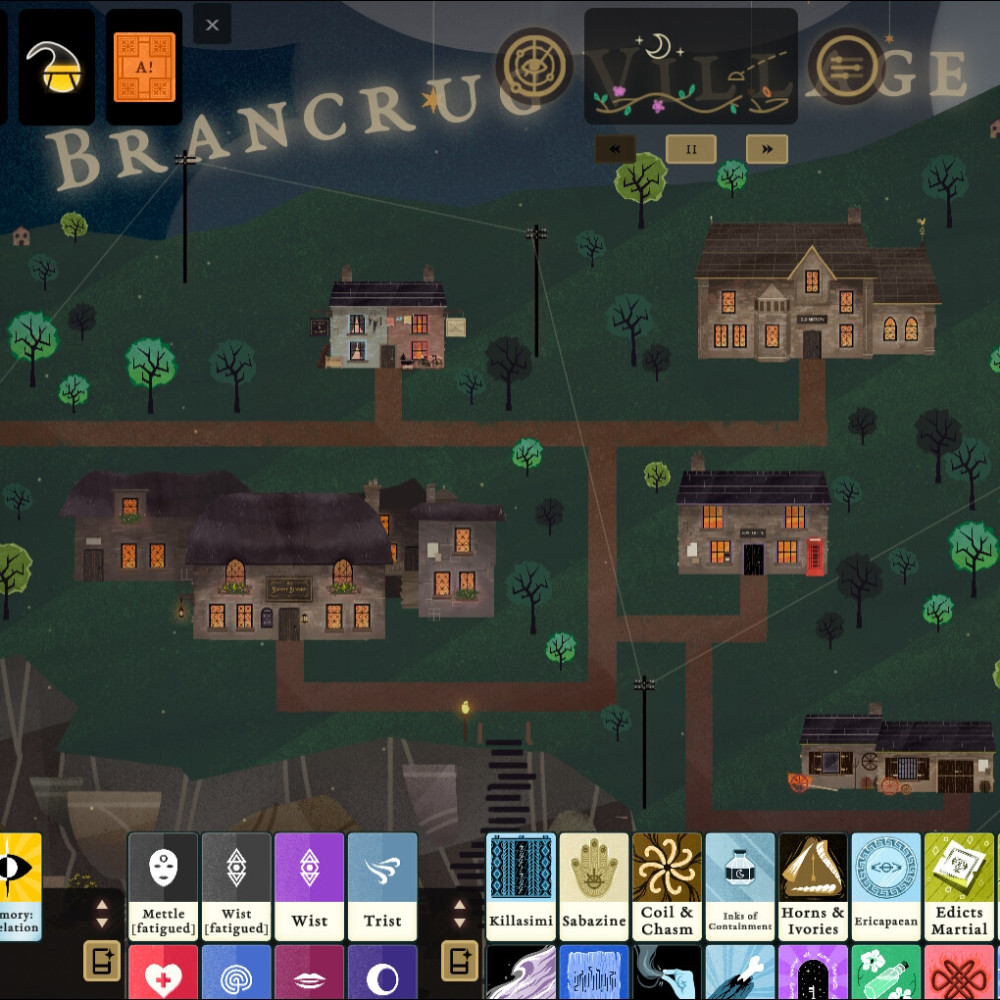
Task: Speed up time with fast-forward button
Action: click(767, 149)
